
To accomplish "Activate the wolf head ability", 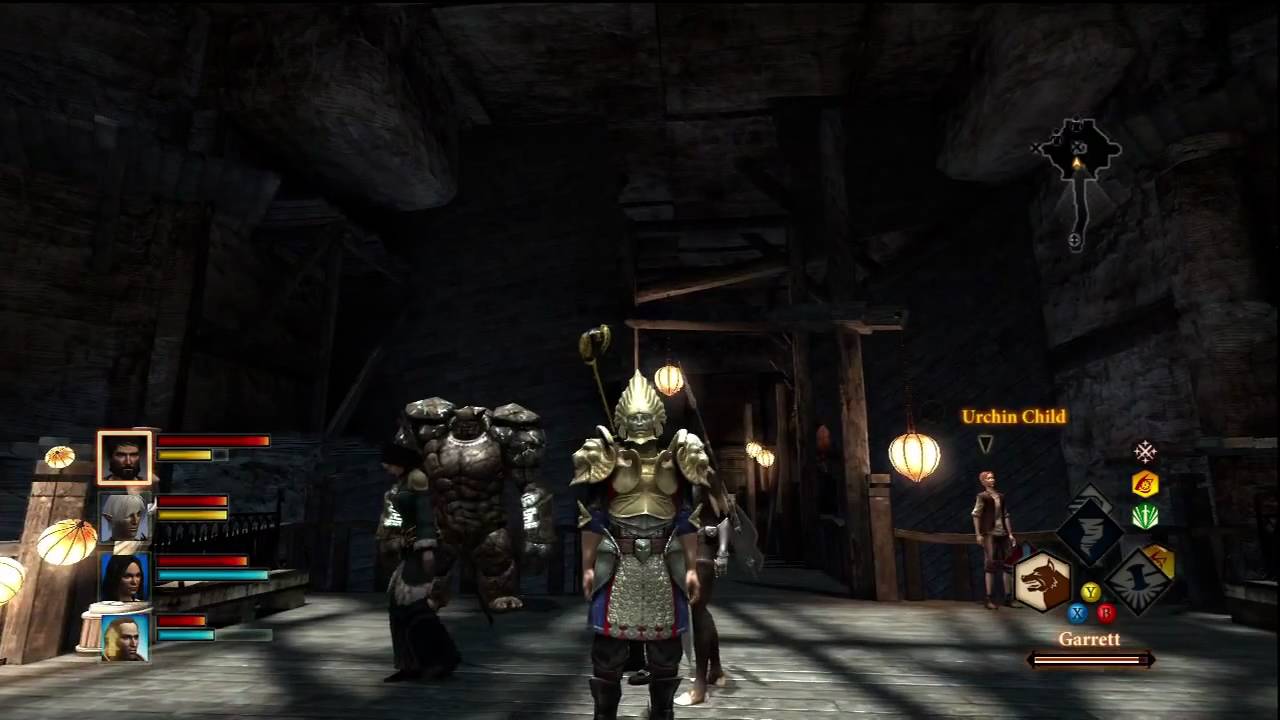I will (x=1043, y=581).
